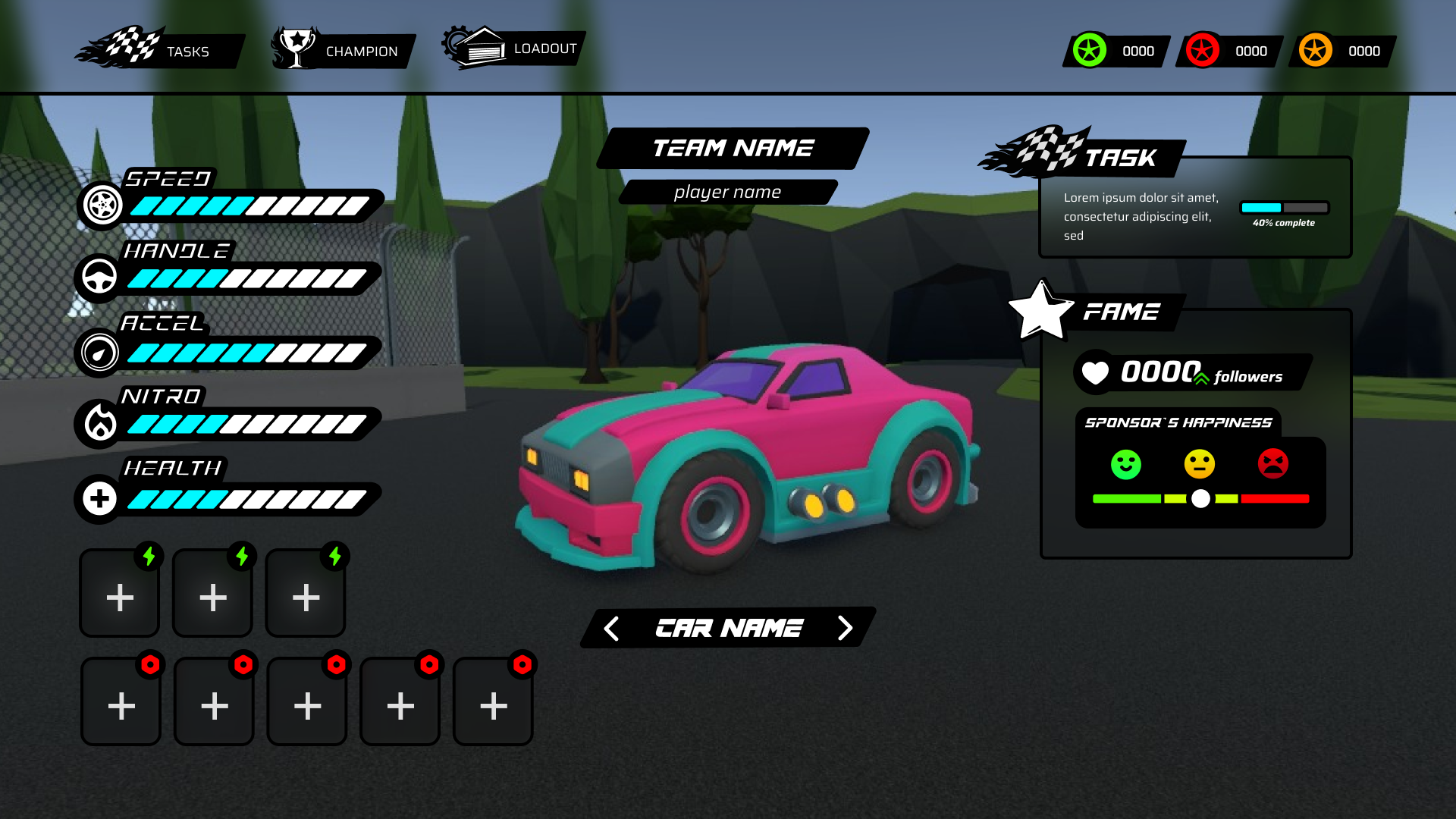Click the Team Name banner
The height and width of the screenshot is (819, 1456).
[x=733, y=148]
